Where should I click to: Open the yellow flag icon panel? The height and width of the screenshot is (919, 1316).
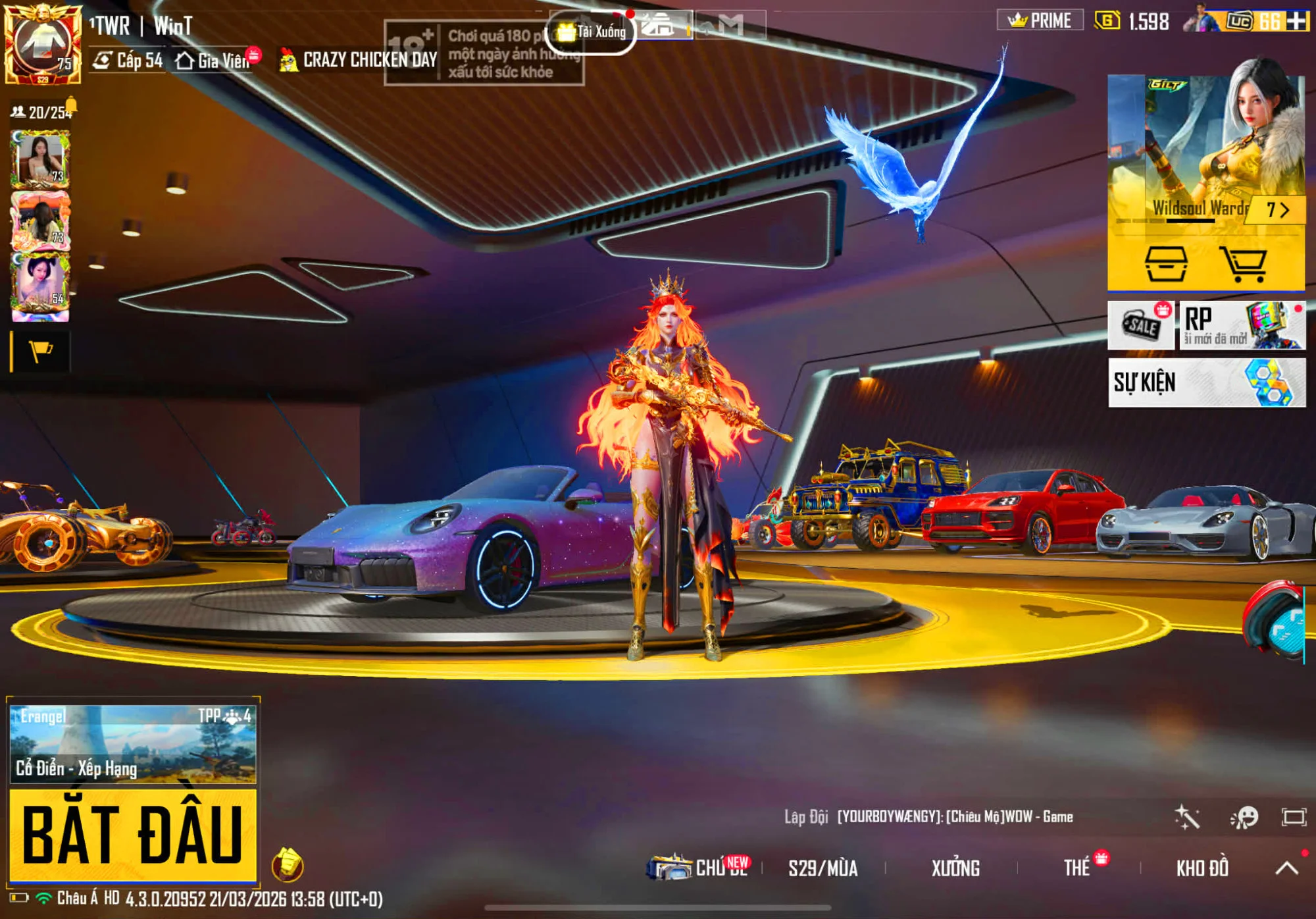tap(41, 352)
